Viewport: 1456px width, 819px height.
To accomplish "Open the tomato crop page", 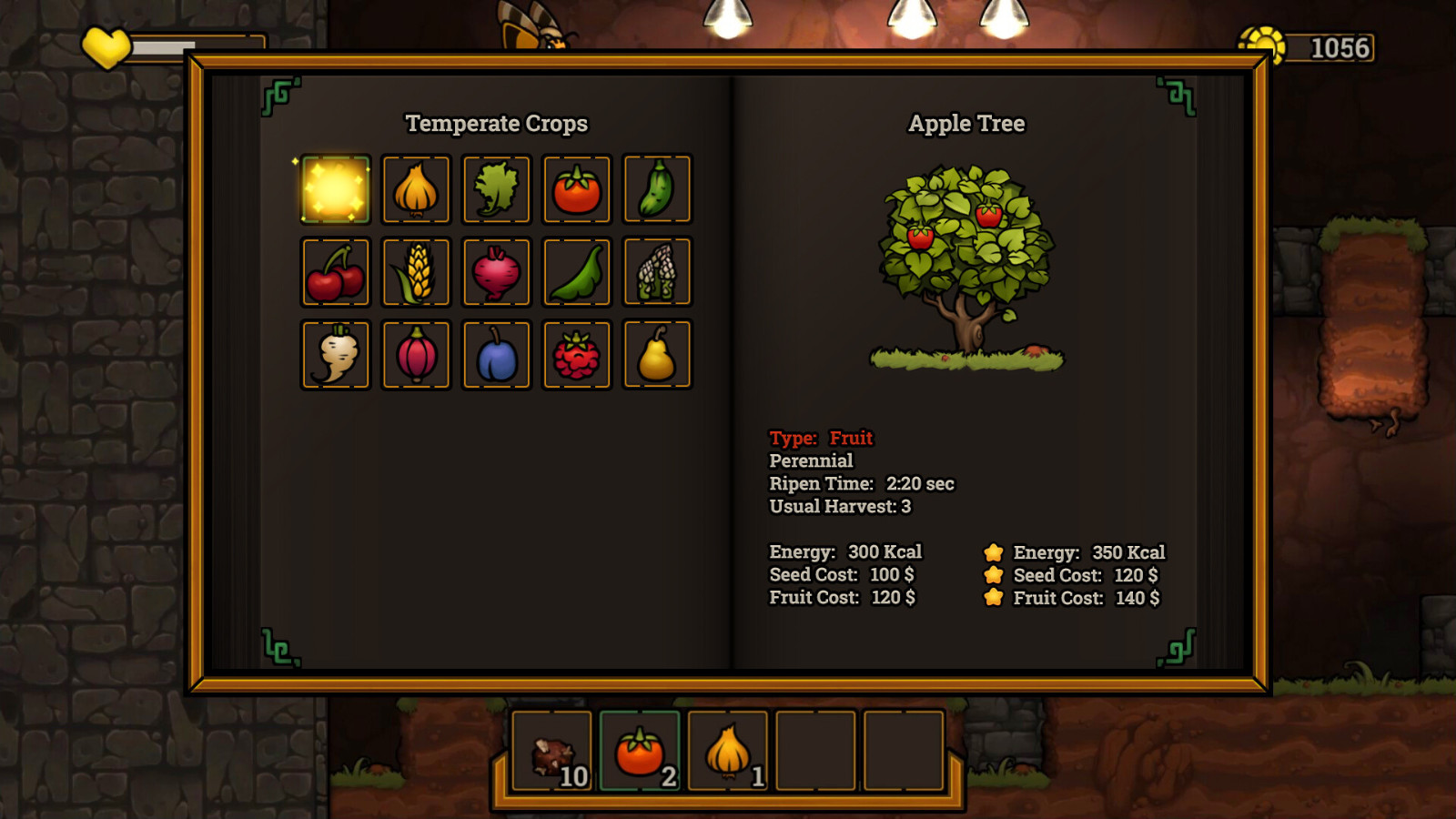I will pyautogui.click(x=576, y=189).
